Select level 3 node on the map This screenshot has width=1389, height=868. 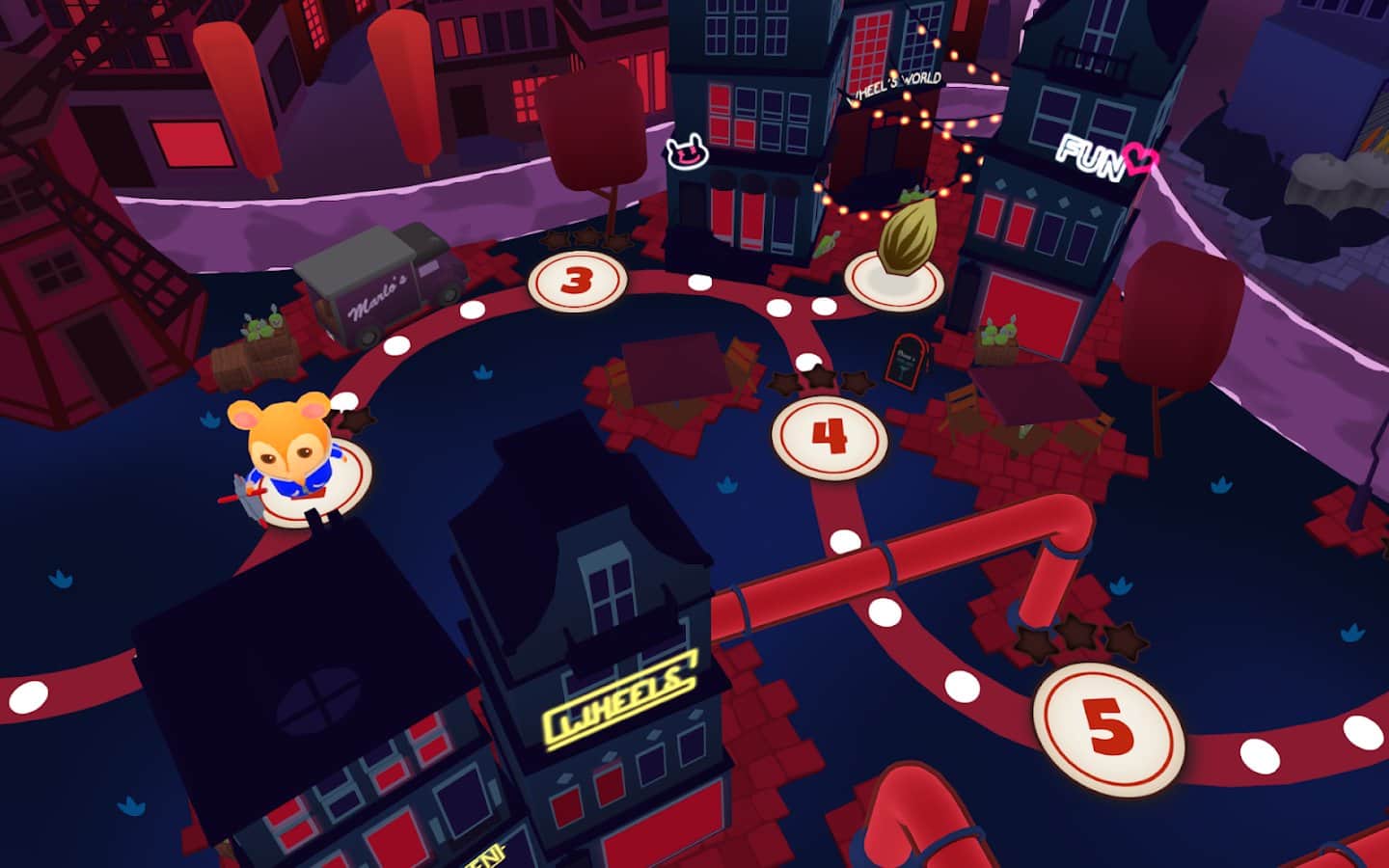pyautogui.click(x=577, y=281)
